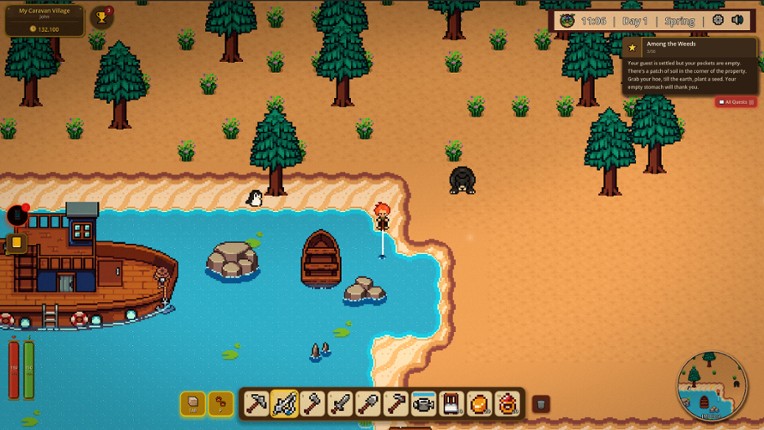Click the My Caravan Village panel
Image resolution: width=764 pixels, height=430 pixels.
point(44,19)
